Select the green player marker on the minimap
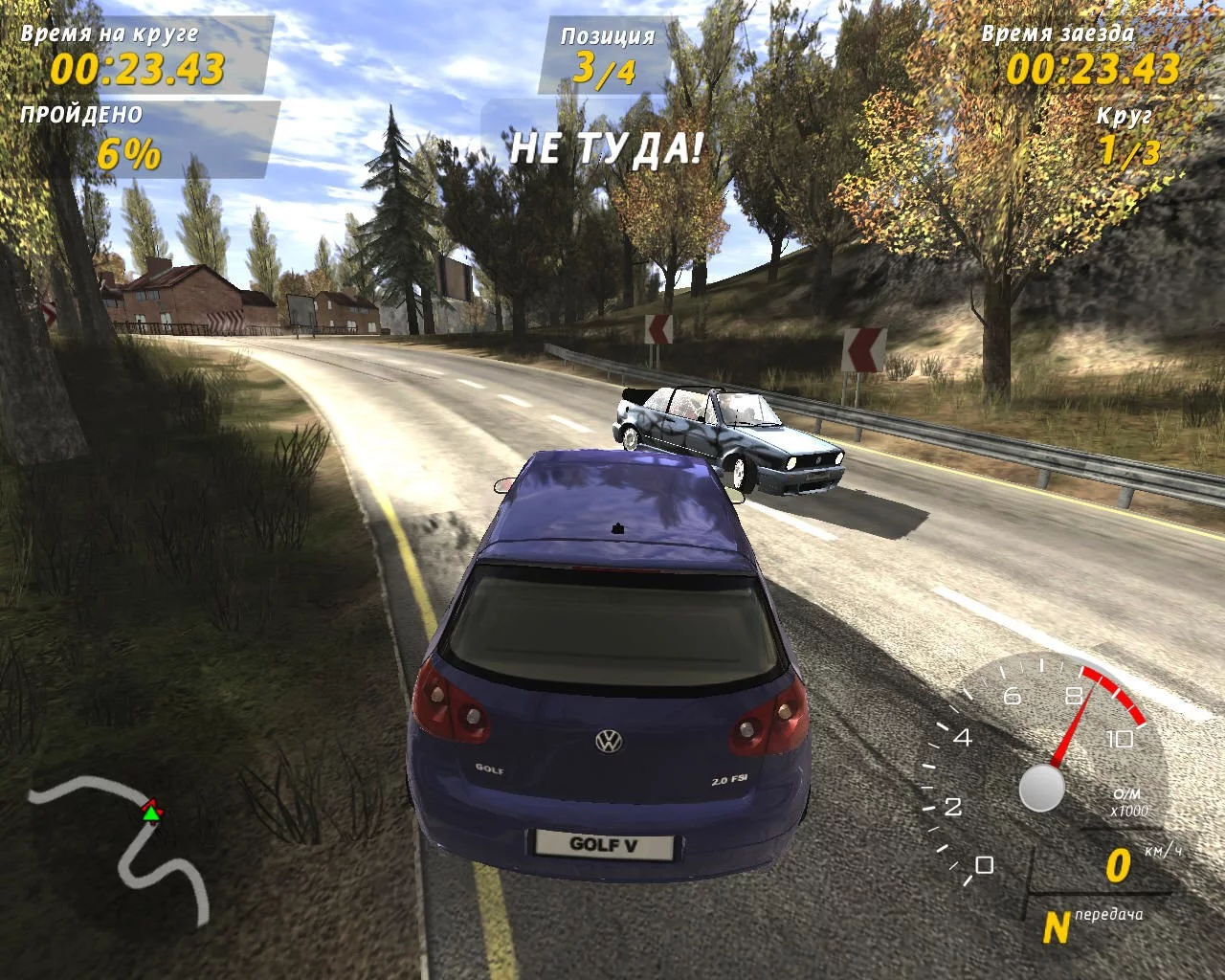 coord(150,813)
